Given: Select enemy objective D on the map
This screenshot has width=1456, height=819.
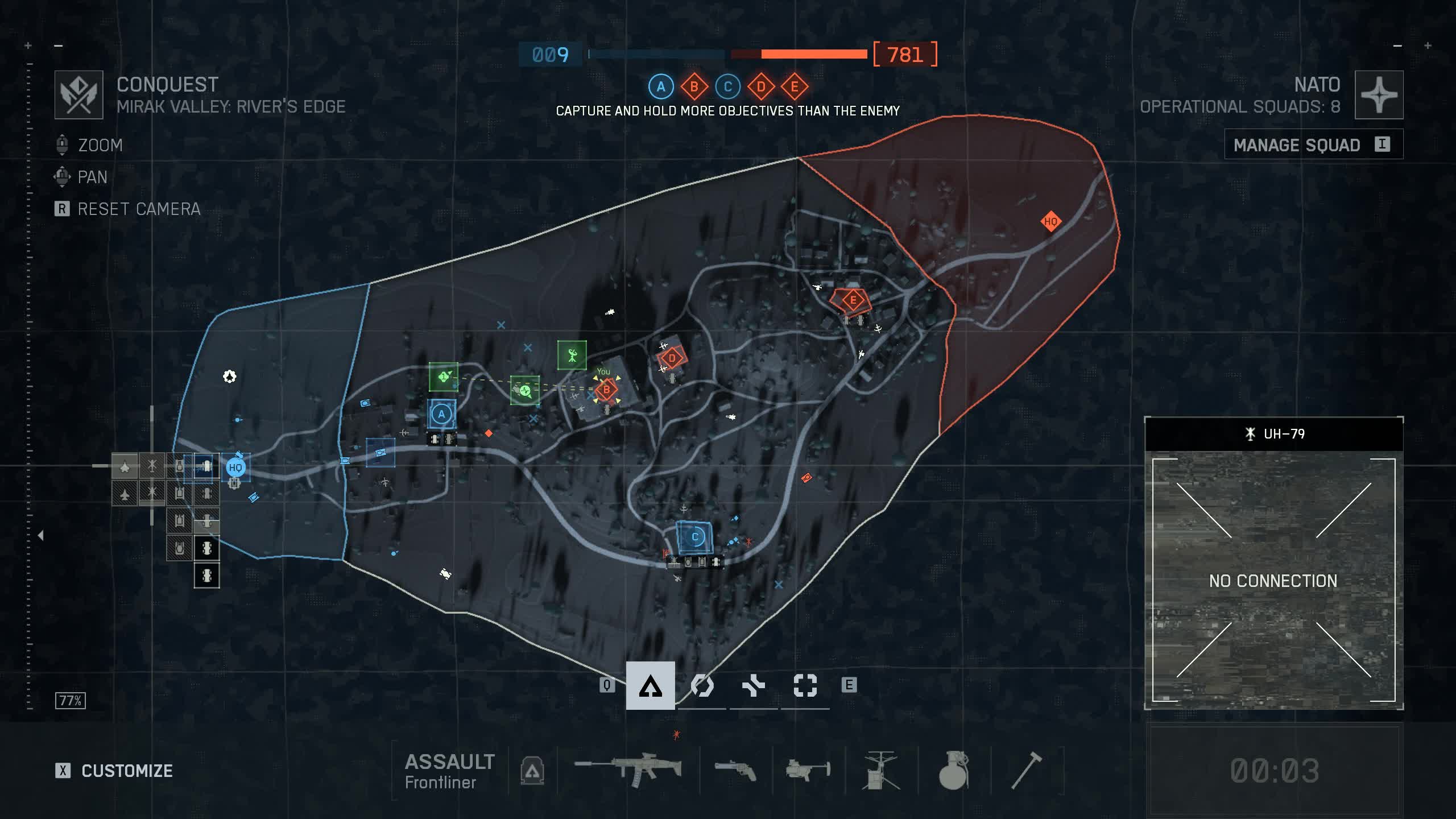Looking at the screenshot, I should tap(672, 358).
